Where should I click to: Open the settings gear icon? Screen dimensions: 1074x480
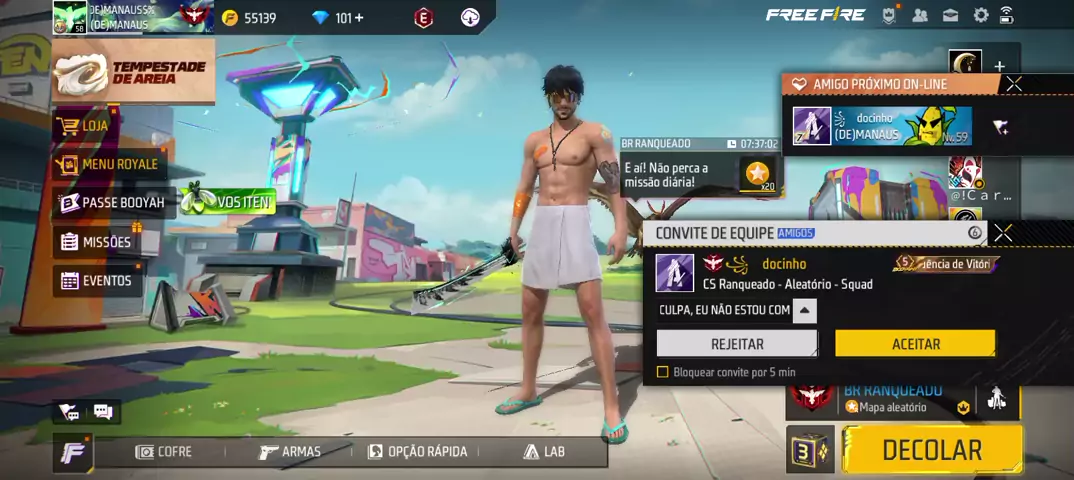point(980,15)
